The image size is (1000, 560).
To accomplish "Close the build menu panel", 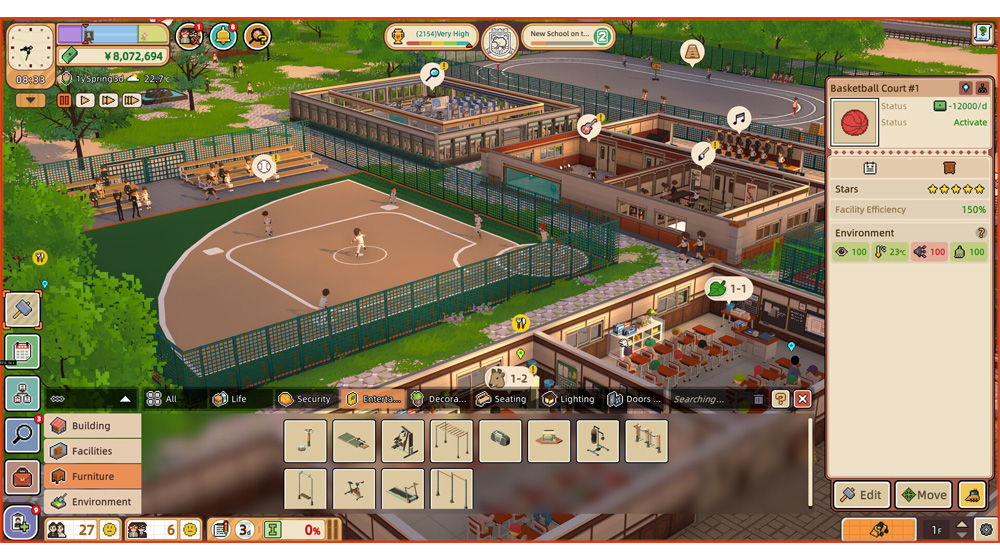I will coord(802,399).
